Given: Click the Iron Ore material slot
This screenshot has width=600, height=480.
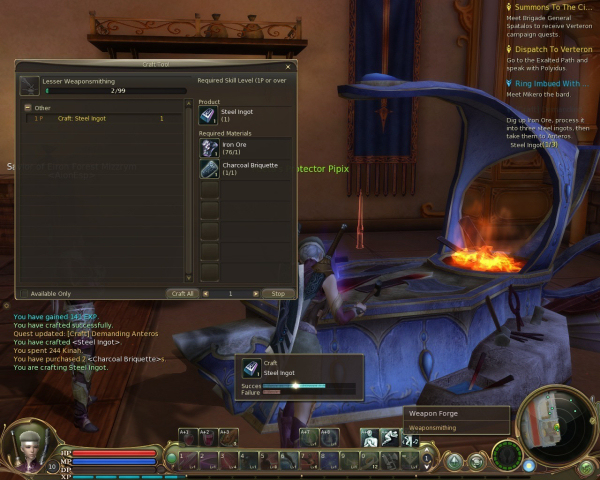Looking at the screenshot, I should [x=209, y=148].
